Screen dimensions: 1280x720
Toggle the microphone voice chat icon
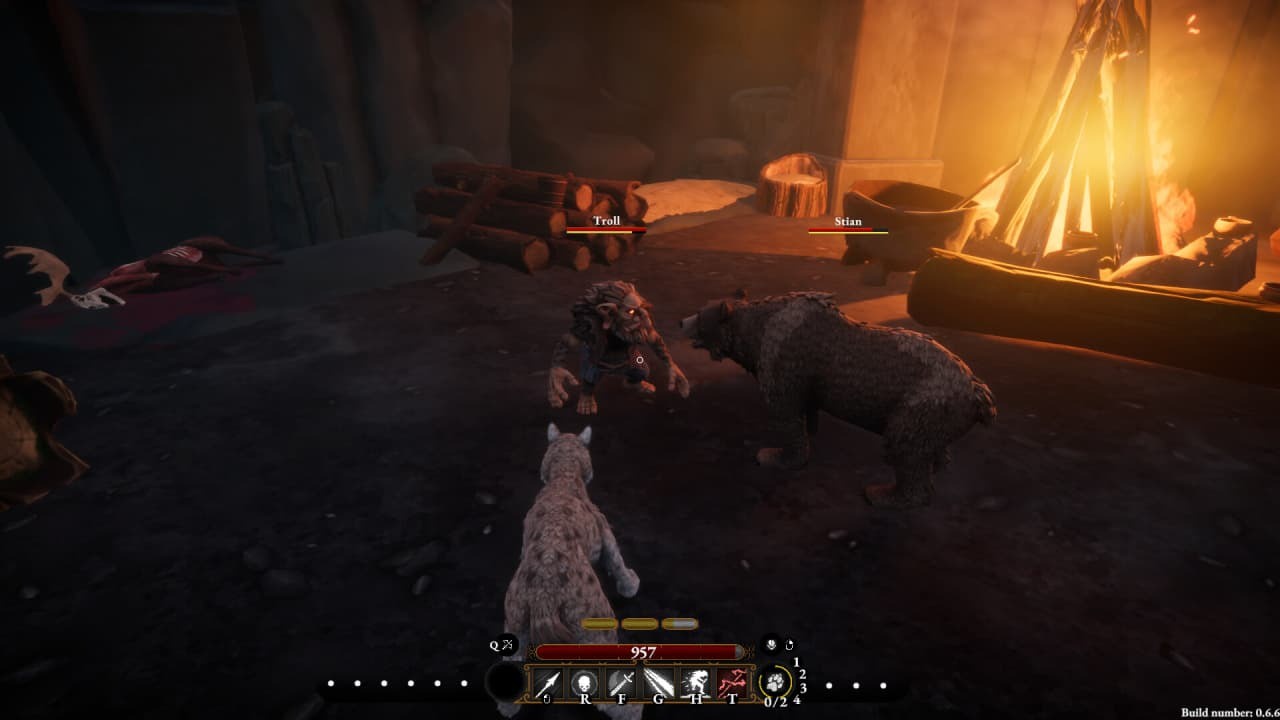772,644
